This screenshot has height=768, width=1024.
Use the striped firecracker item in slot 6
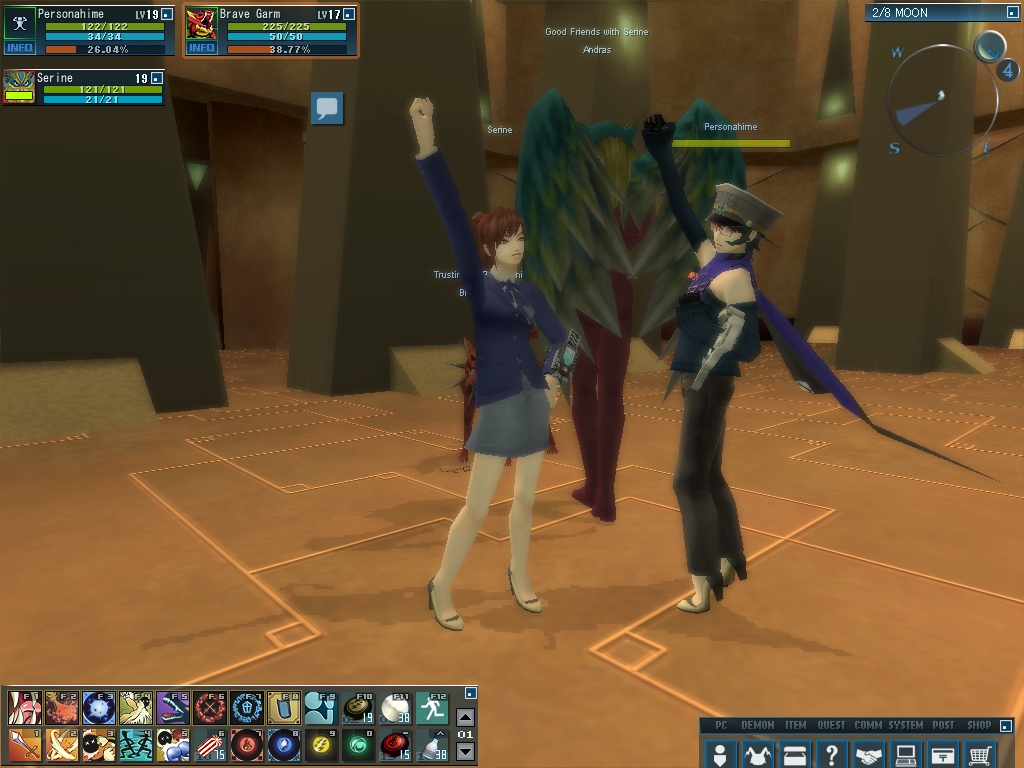(209, 745)
